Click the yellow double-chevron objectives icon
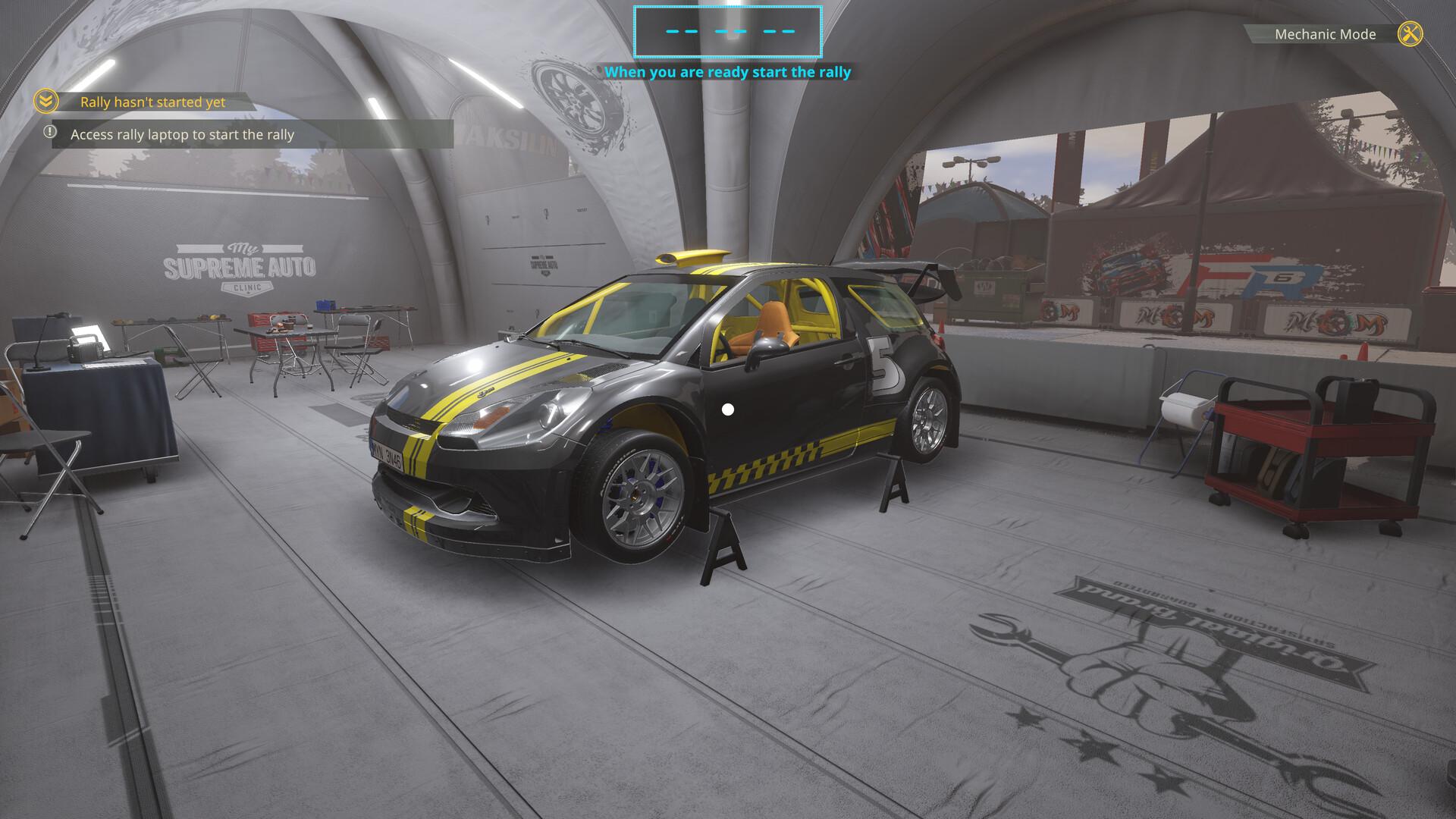Viewport: 1456px width, 819px height. pyautogui.click(x=45, y=101)
